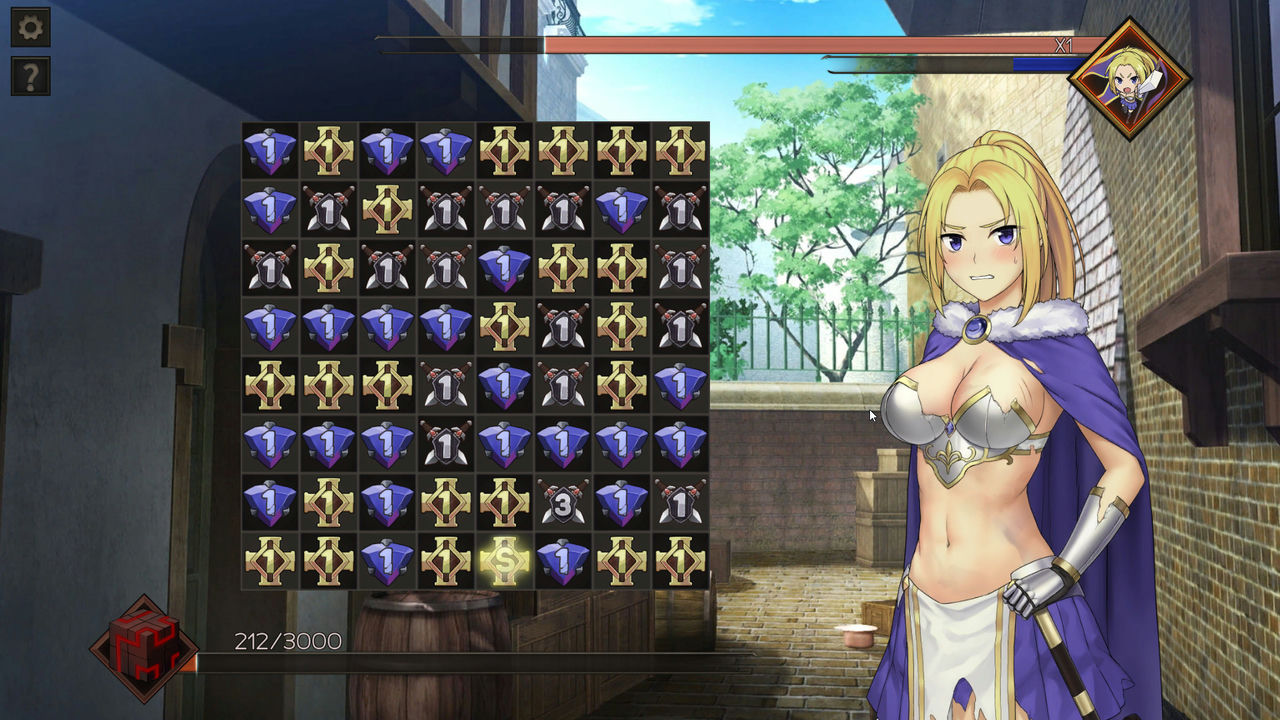Select the blue gem in the top-left grid corner

(268, 151)
